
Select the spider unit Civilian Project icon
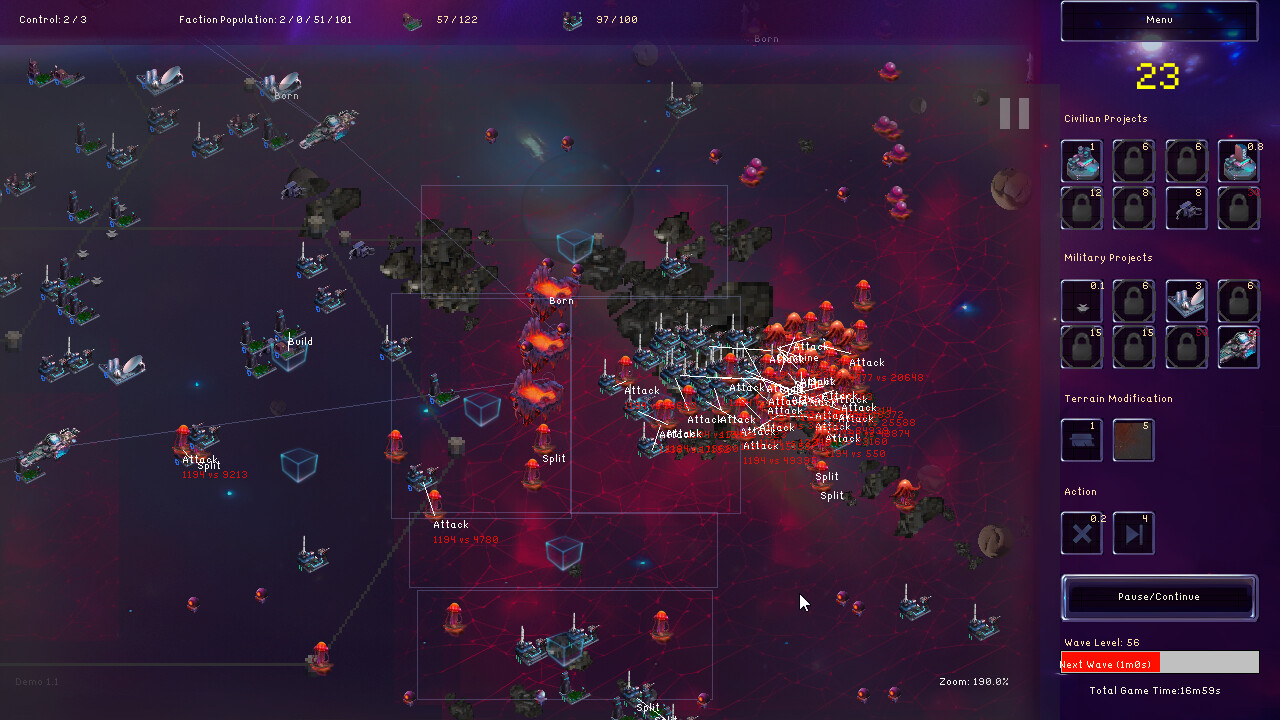[x=1186, y=207]
